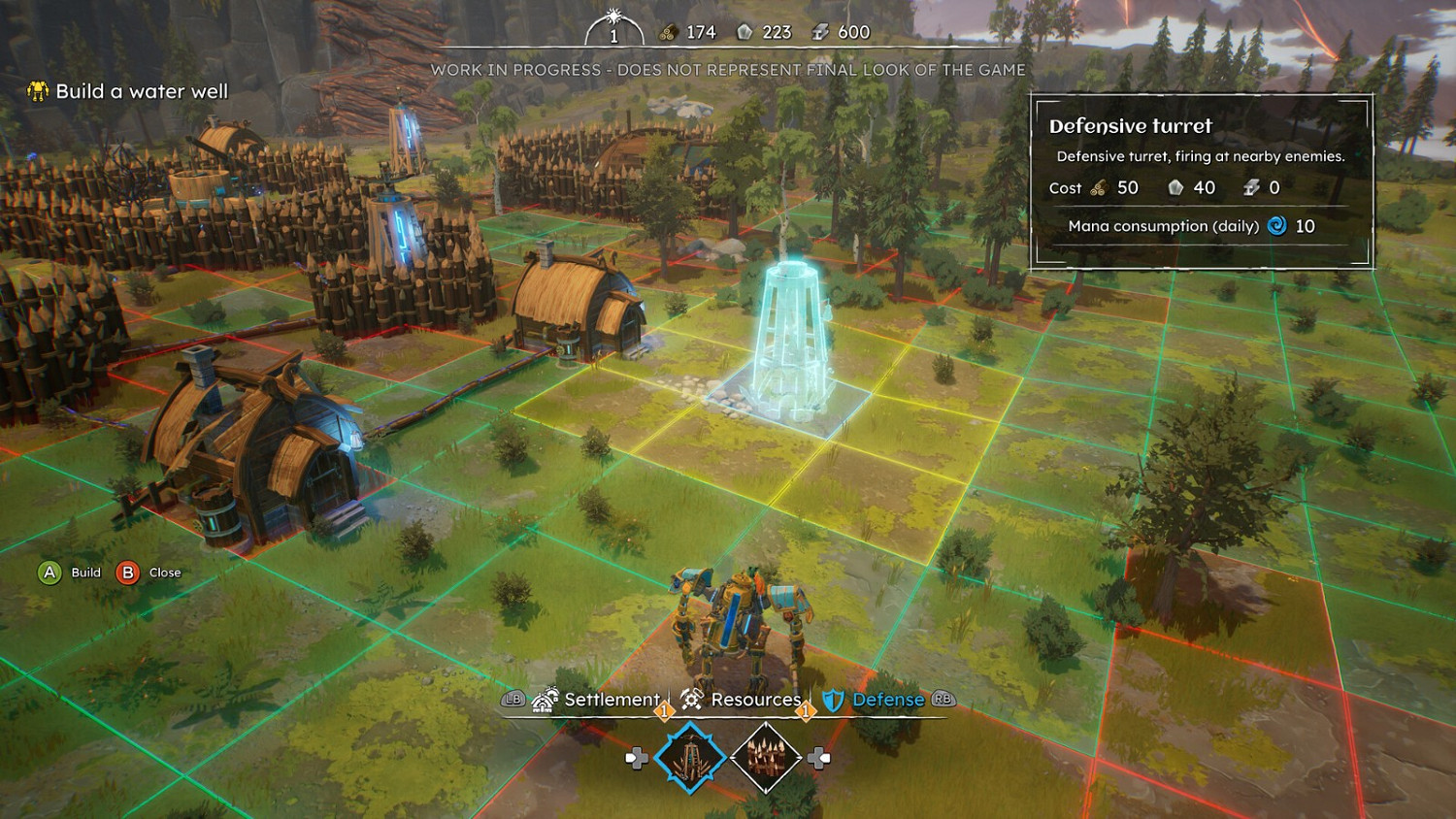Click the stone resource icon

(744, 32)
